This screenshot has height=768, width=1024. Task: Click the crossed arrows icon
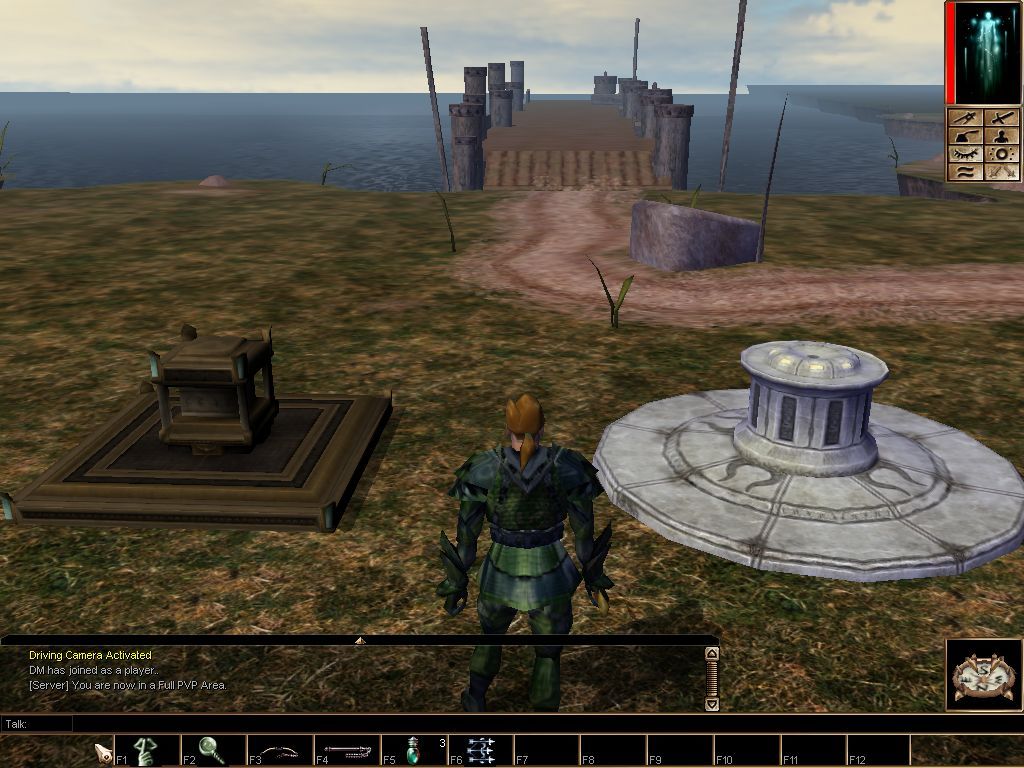point(1003,172)
